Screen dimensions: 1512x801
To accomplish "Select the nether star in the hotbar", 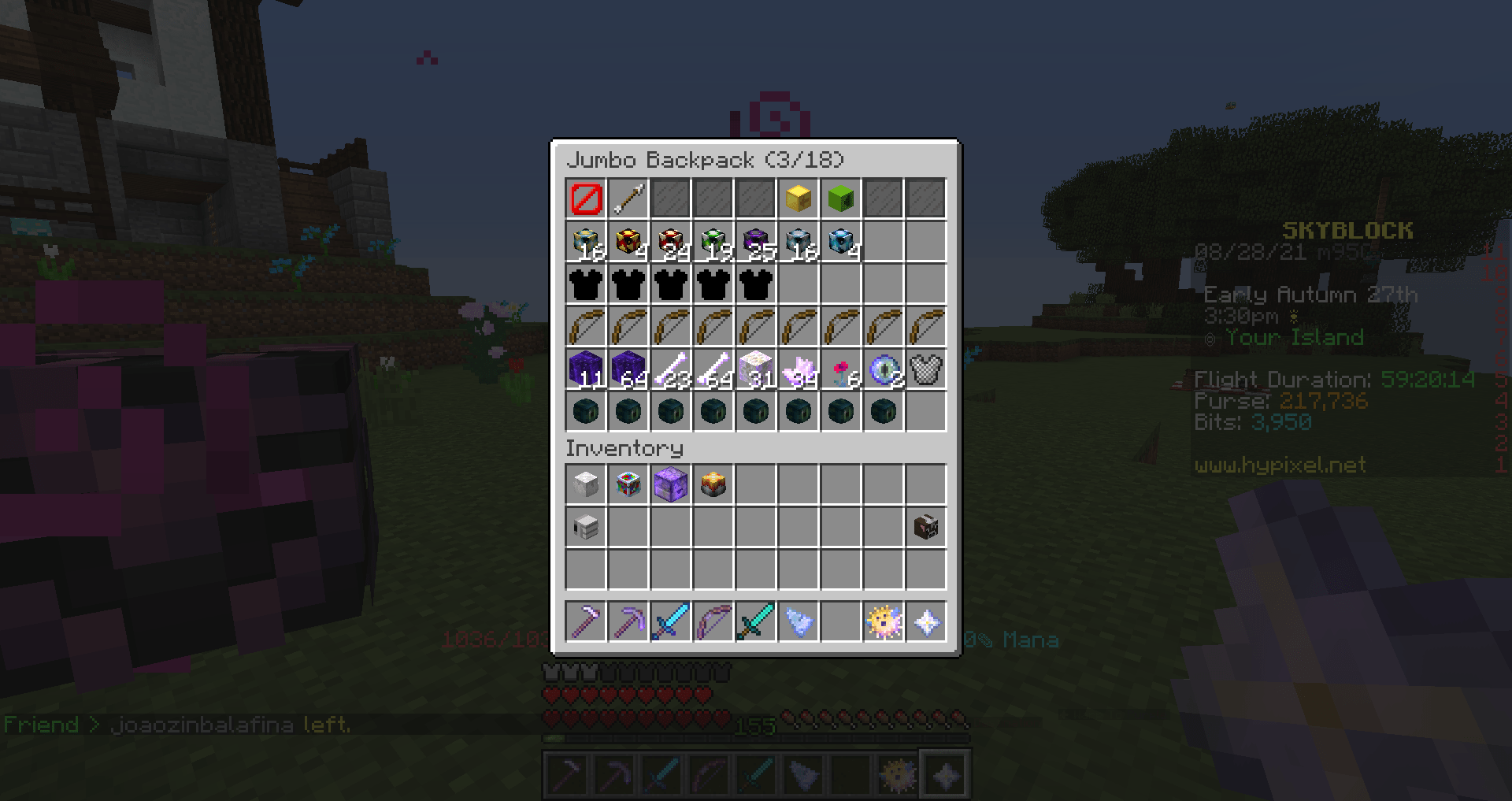I will tap(926, 622).
